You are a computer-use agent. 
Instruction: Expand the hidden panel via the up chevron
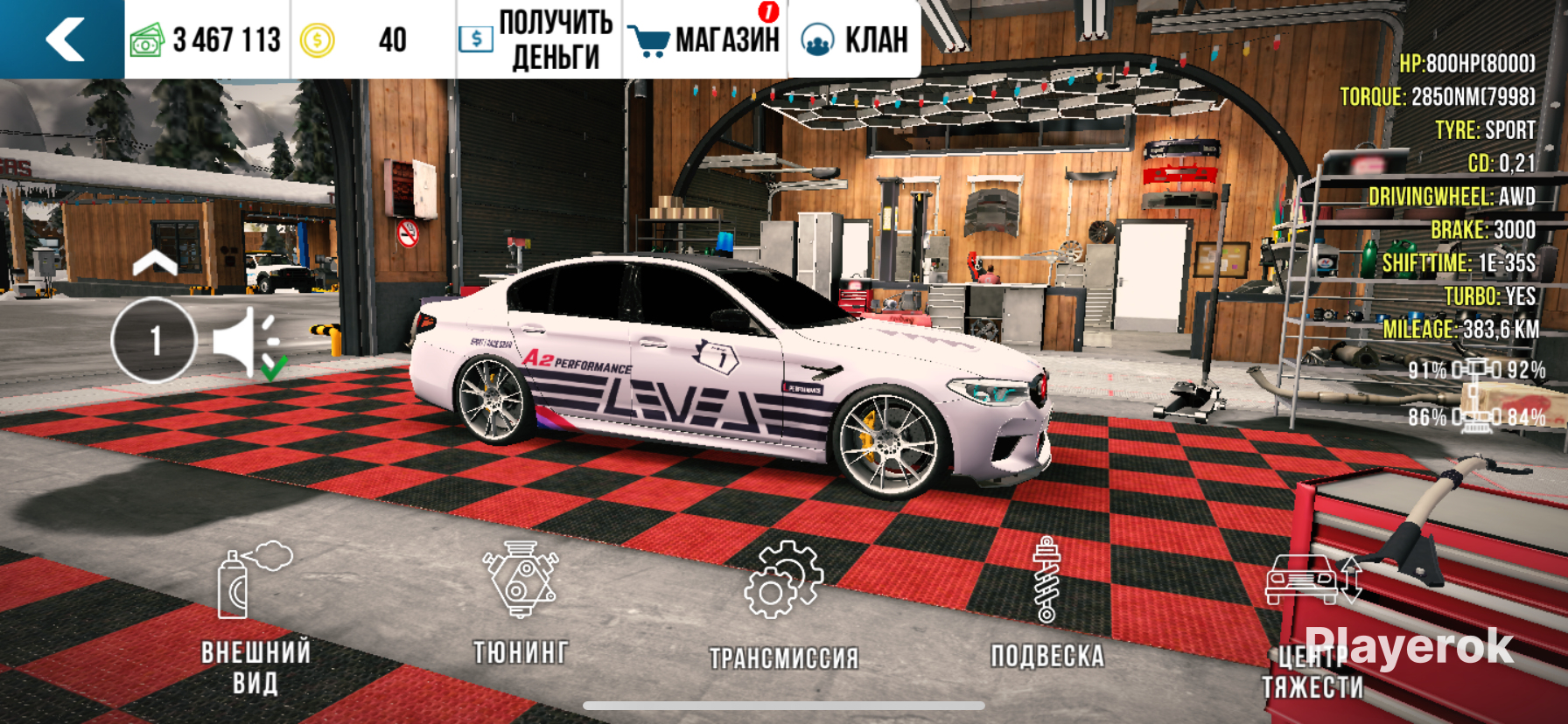pos(157,262)
